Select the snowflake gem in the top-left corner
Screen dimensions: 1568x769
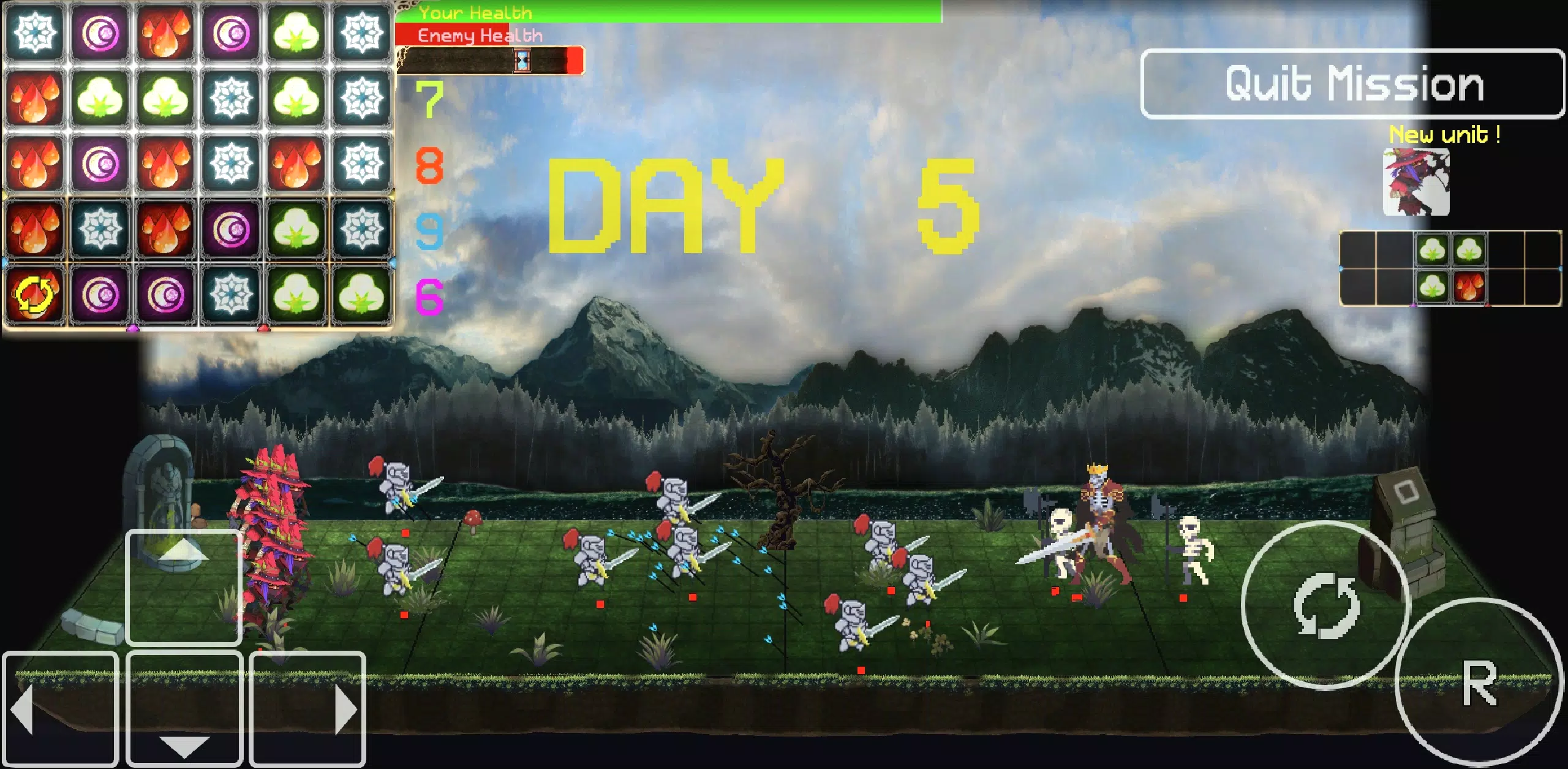coord(35,33)
